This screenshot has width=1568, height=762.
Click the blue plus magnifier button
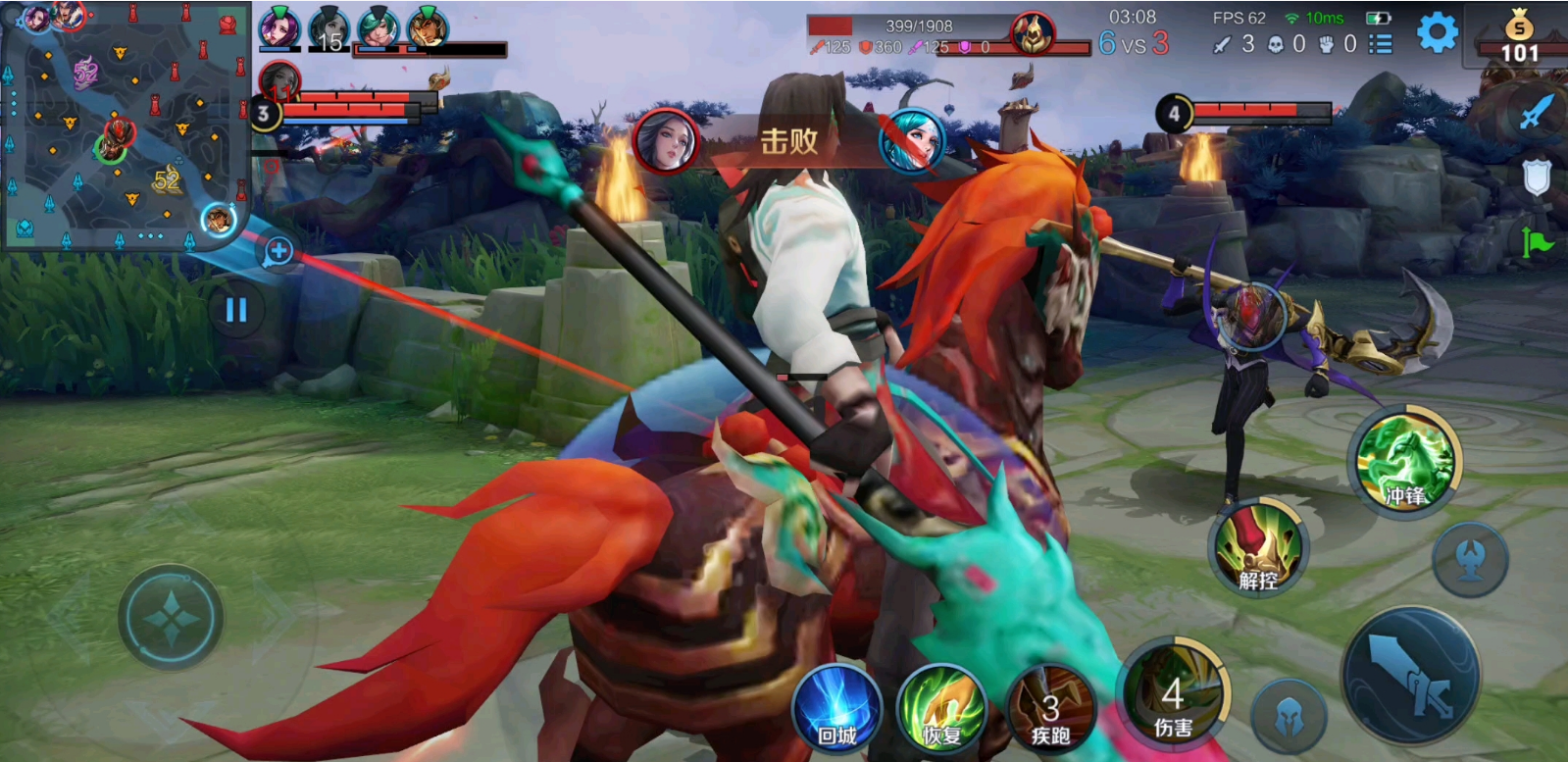278,251
